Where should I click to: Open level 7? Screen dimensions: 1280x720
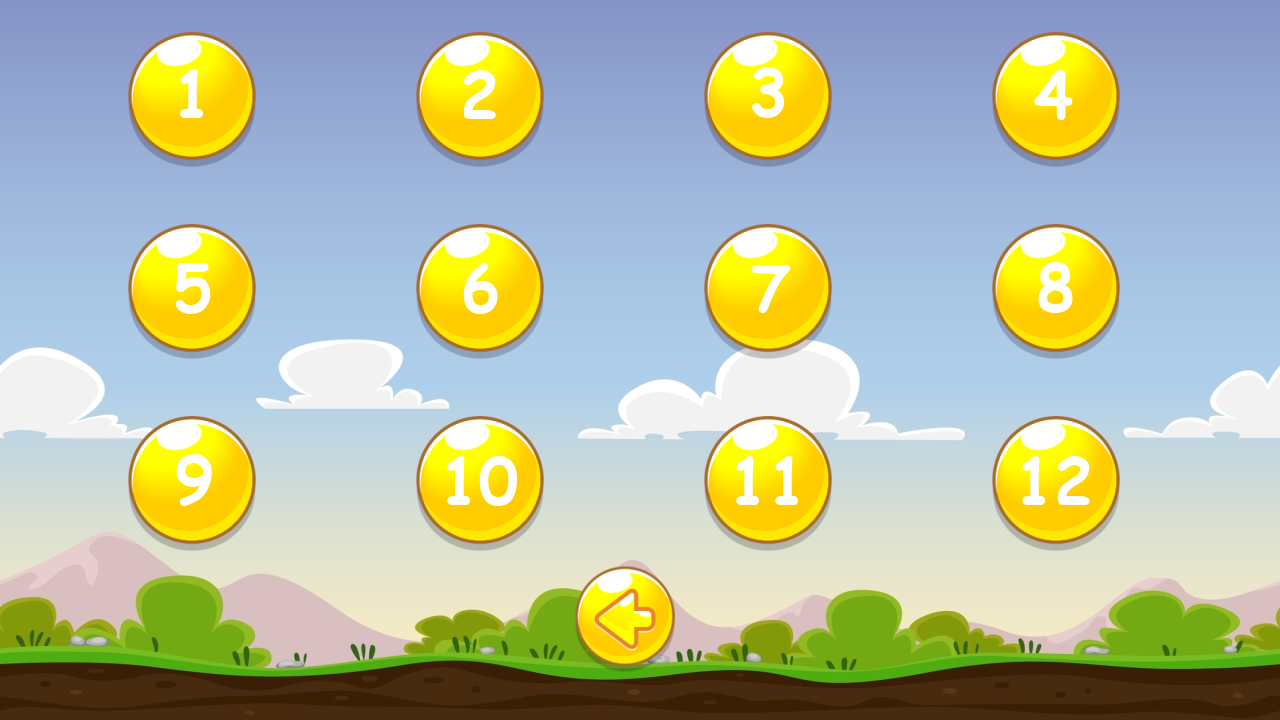pos(767,287)
